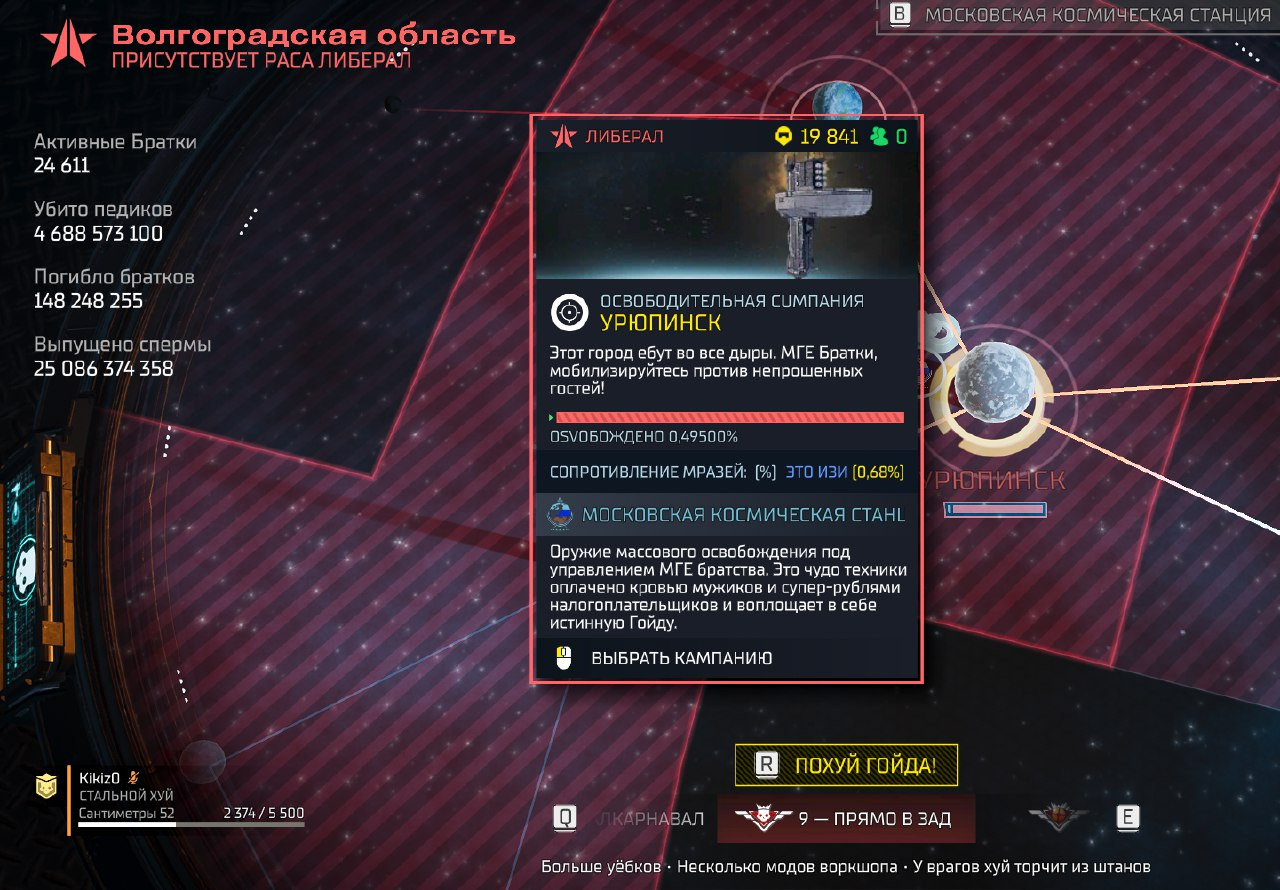The width and height of the screenshot is (1280, 890).
Task: Switch to the dimmed "КАРНАВАЛ" difficulty
Action: tap(650, 819)
